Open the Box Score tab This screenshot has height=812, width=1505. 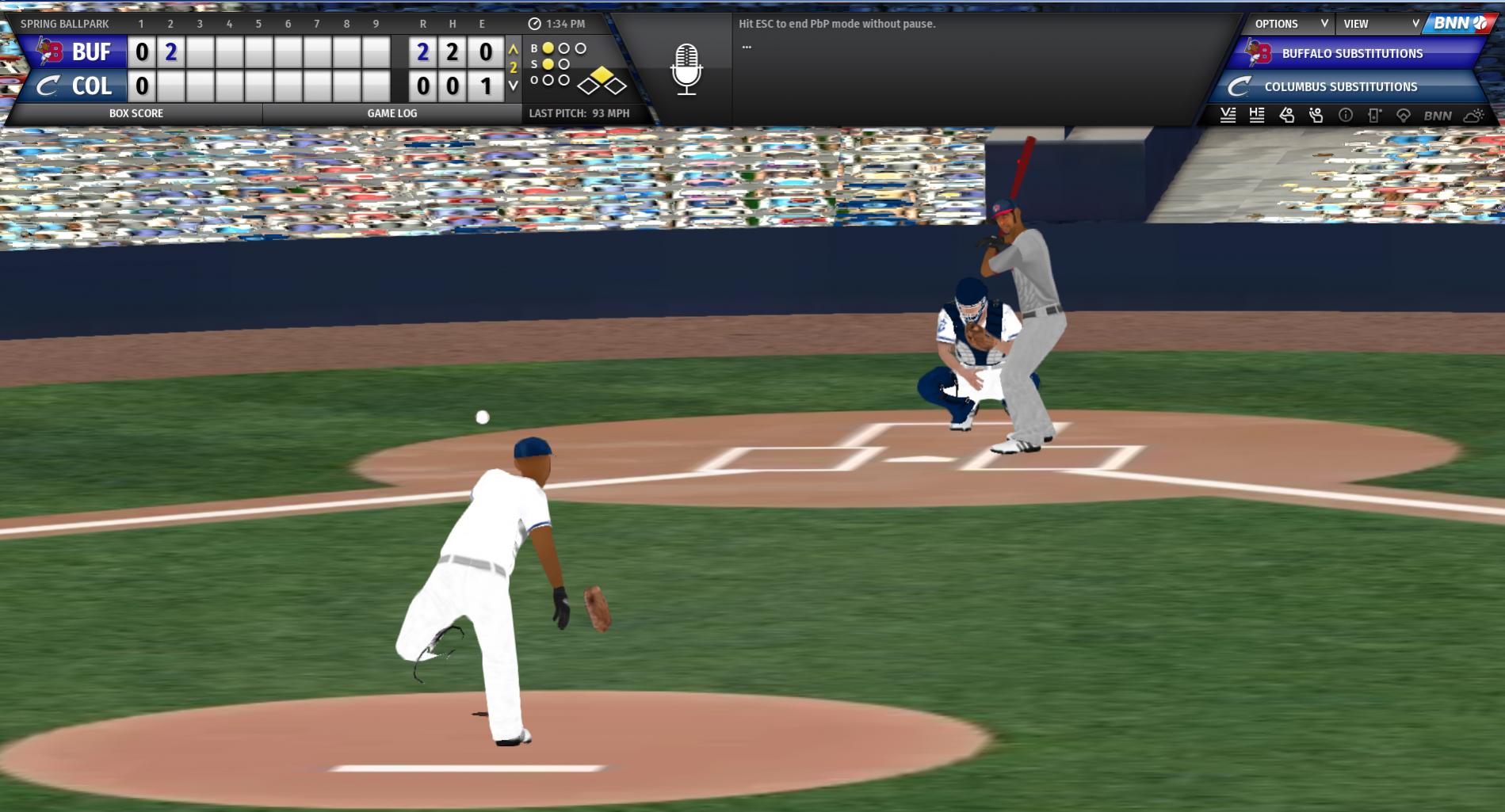pos(136,113)
